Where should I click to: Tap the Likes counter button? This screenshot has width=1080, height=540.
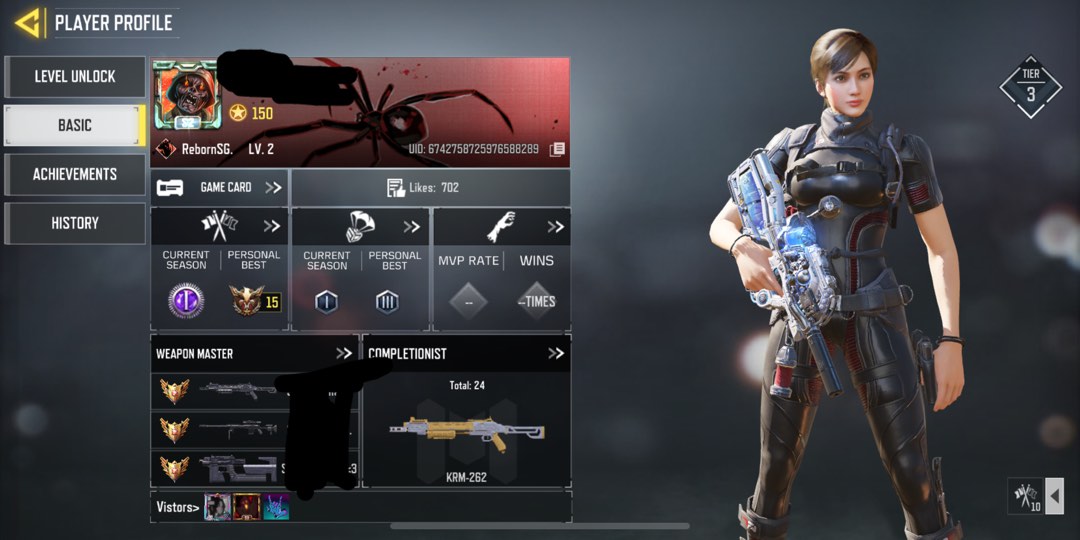pyautogui.click(x=430, y=187)
